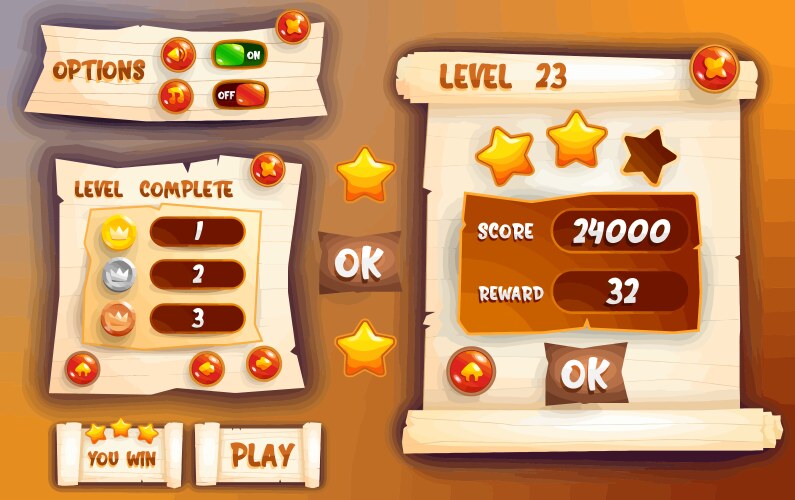Viewport: 795px width, 500px height.
Task: Close the Level Complete panel
Action: [268, 169]
